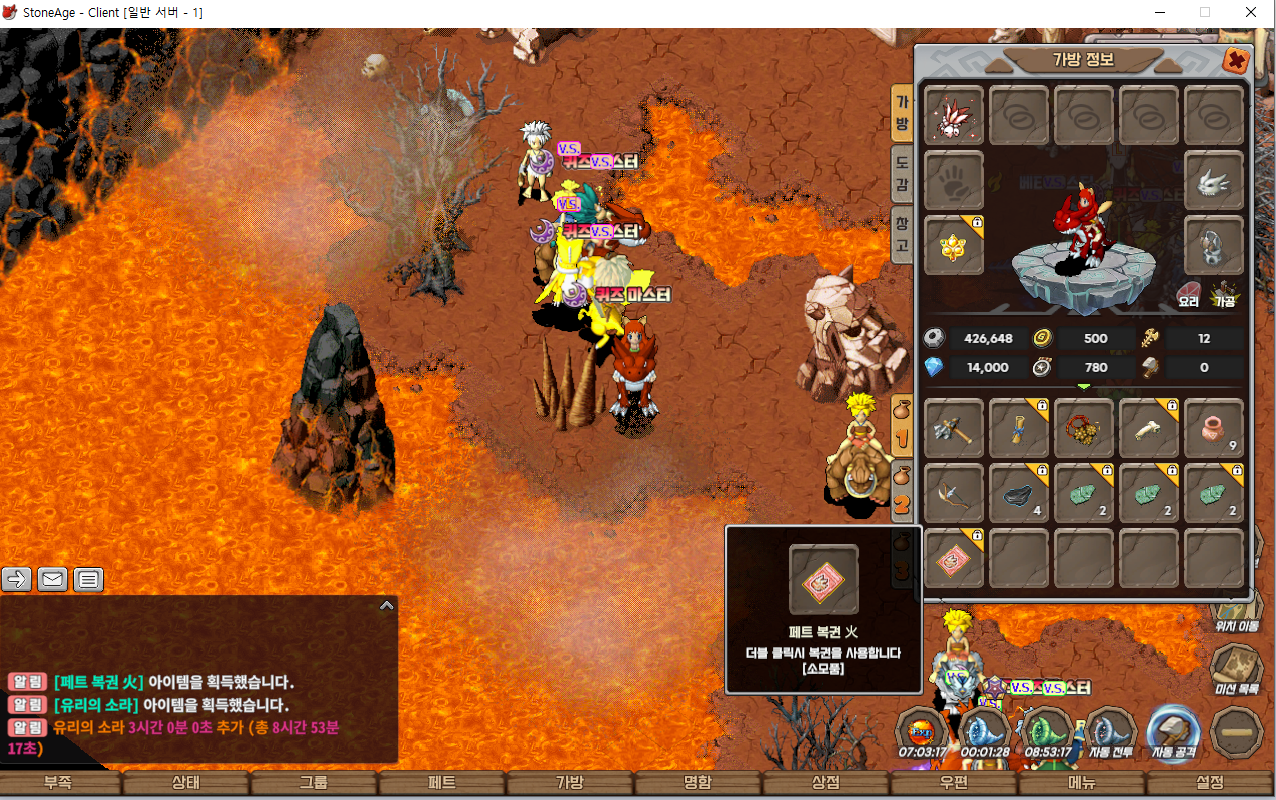The height and width of the screenshot is (800, 1276).
Task: Open the 설정 settings menu
Action: (x=1209, y=783)
